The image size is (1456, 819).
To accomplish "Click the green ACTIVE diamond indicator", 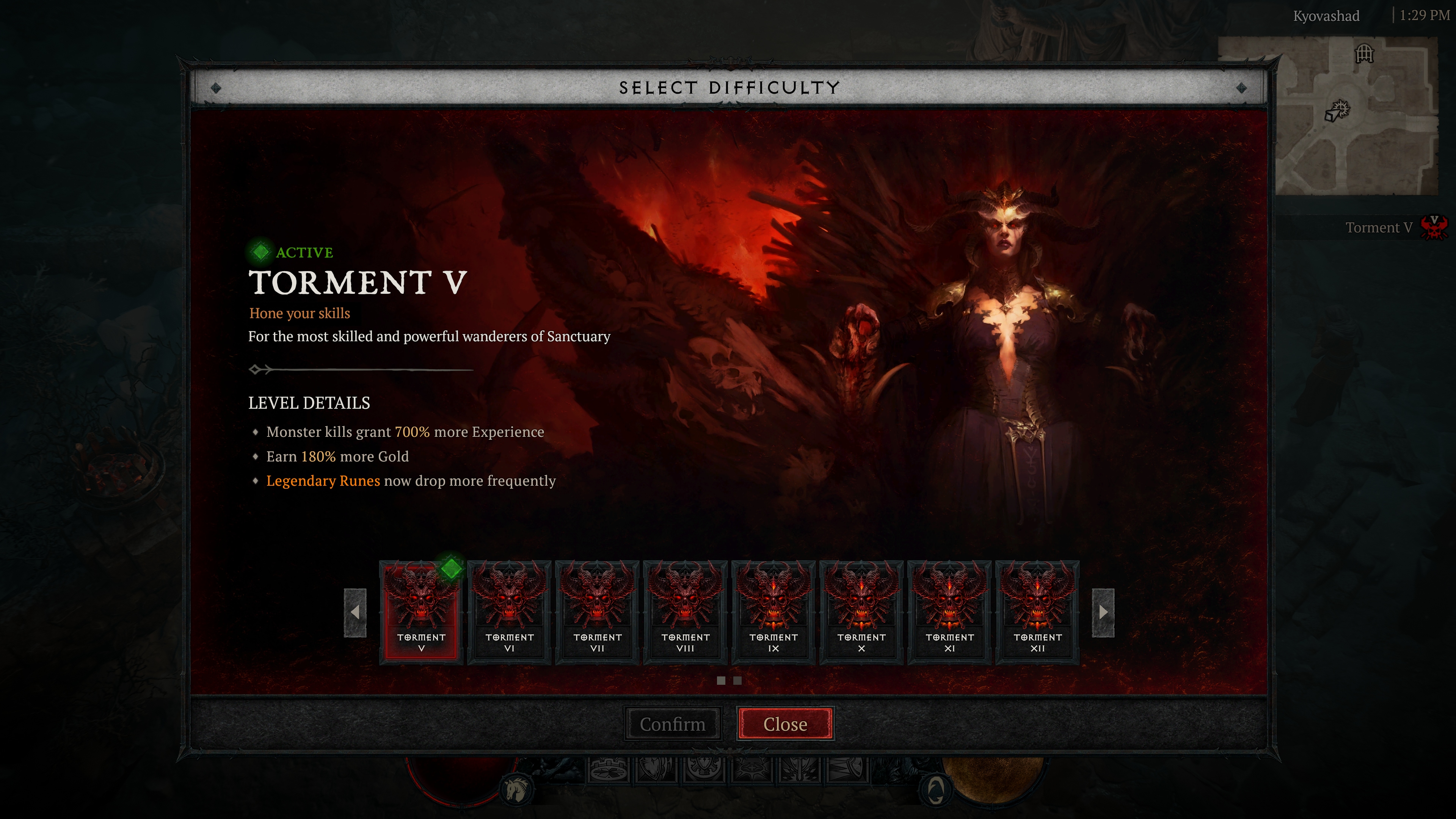I will tap(260, 252).
